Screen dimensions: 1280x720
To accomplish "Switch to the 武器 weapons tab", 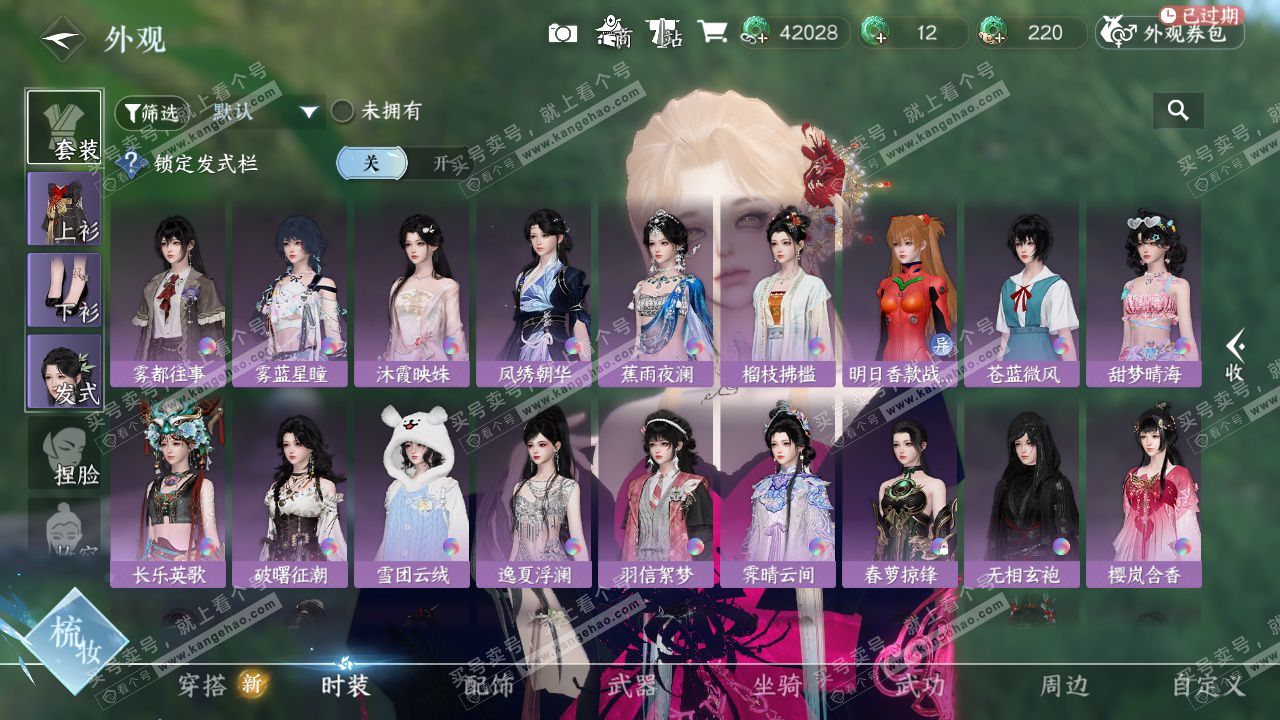I will [x=632, y=685].
